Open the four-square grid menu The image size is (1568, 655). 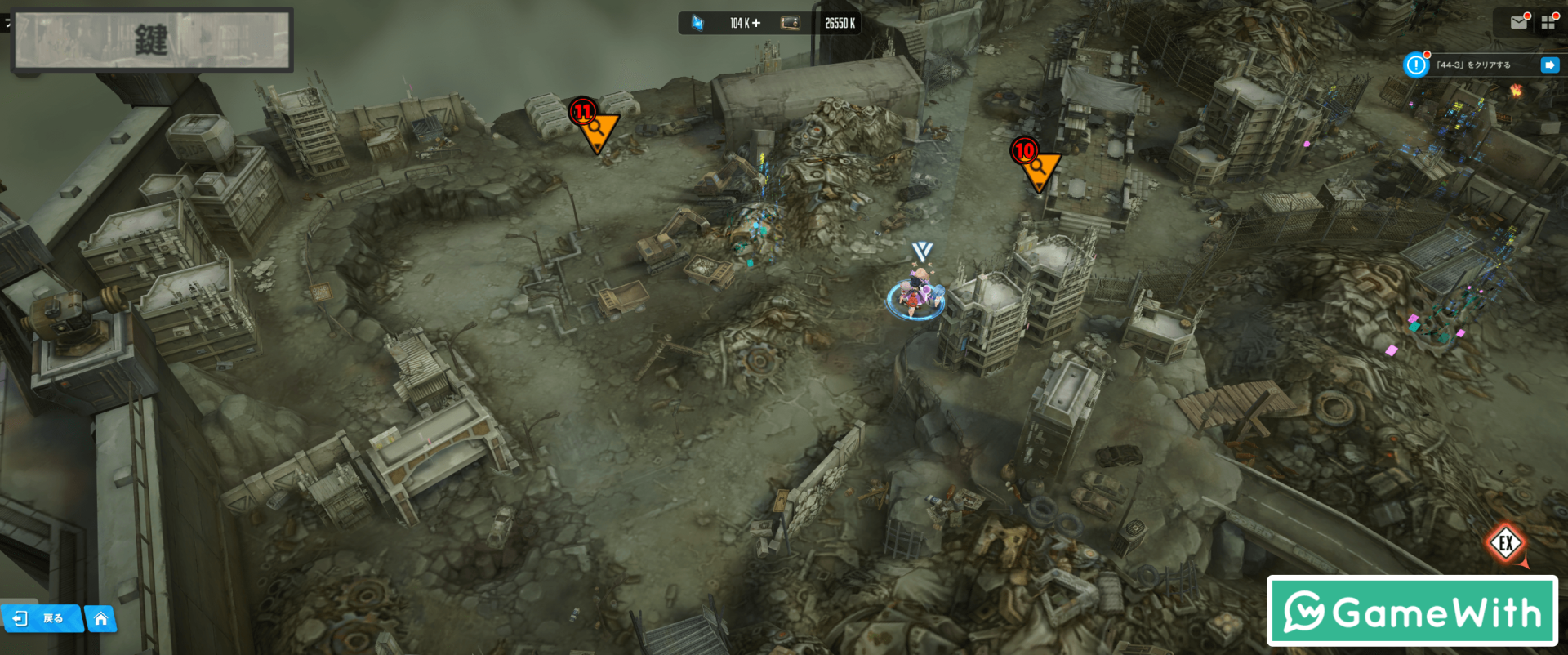(x=1548, y=23)
